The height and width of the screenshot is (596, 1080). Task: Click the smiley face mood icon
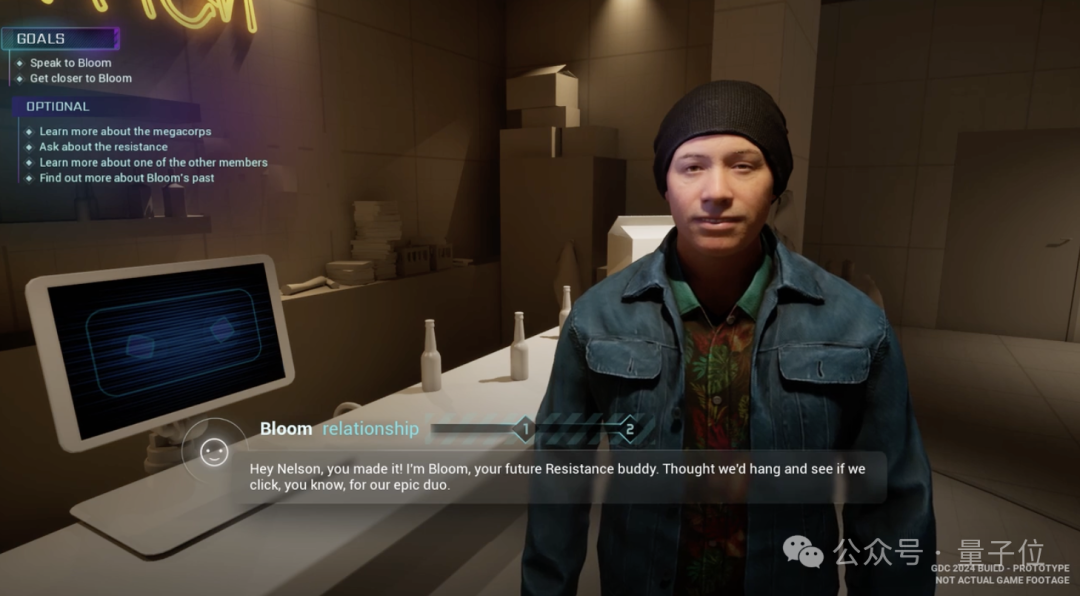tap(214, 453)
